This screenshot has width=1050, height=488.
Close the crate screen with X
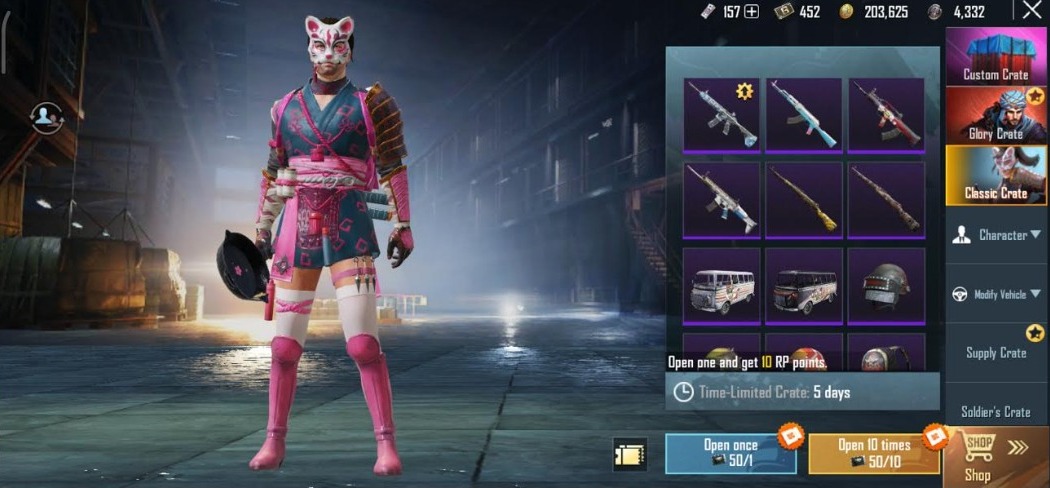click(x=1032, y=11)
